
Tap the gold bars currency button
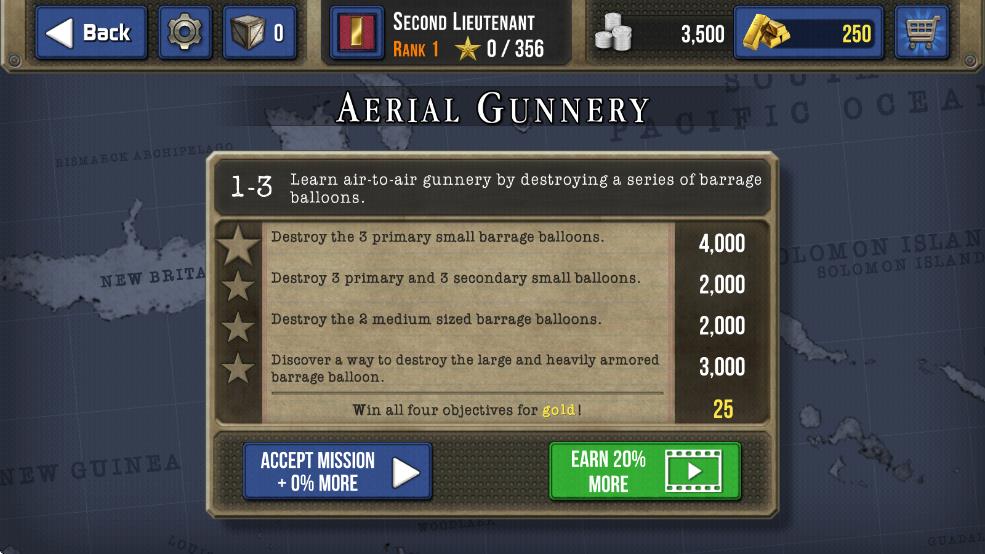[809, 33]
